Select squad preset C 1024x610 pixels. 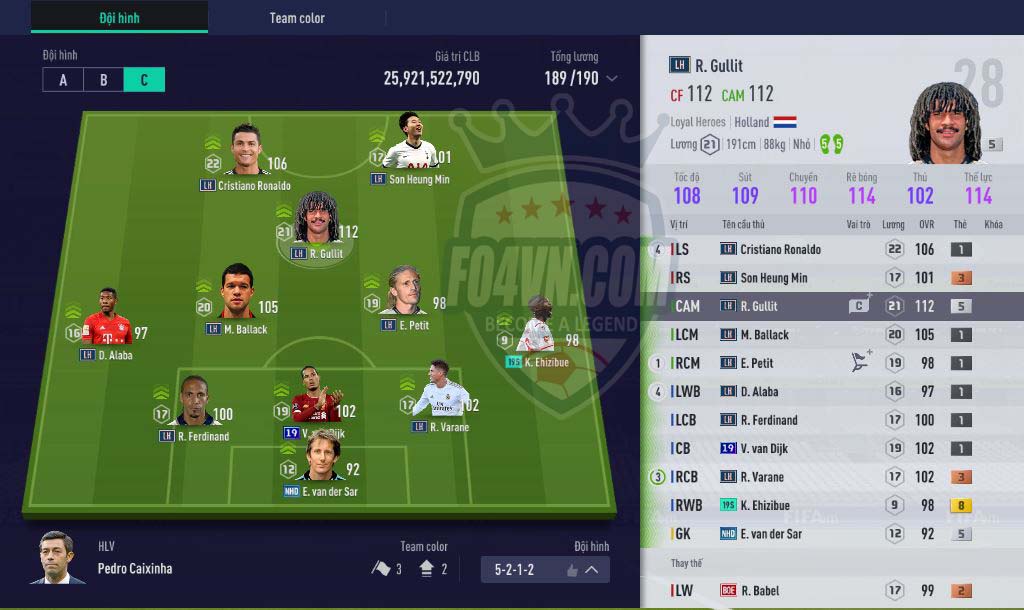pos(144,80)
